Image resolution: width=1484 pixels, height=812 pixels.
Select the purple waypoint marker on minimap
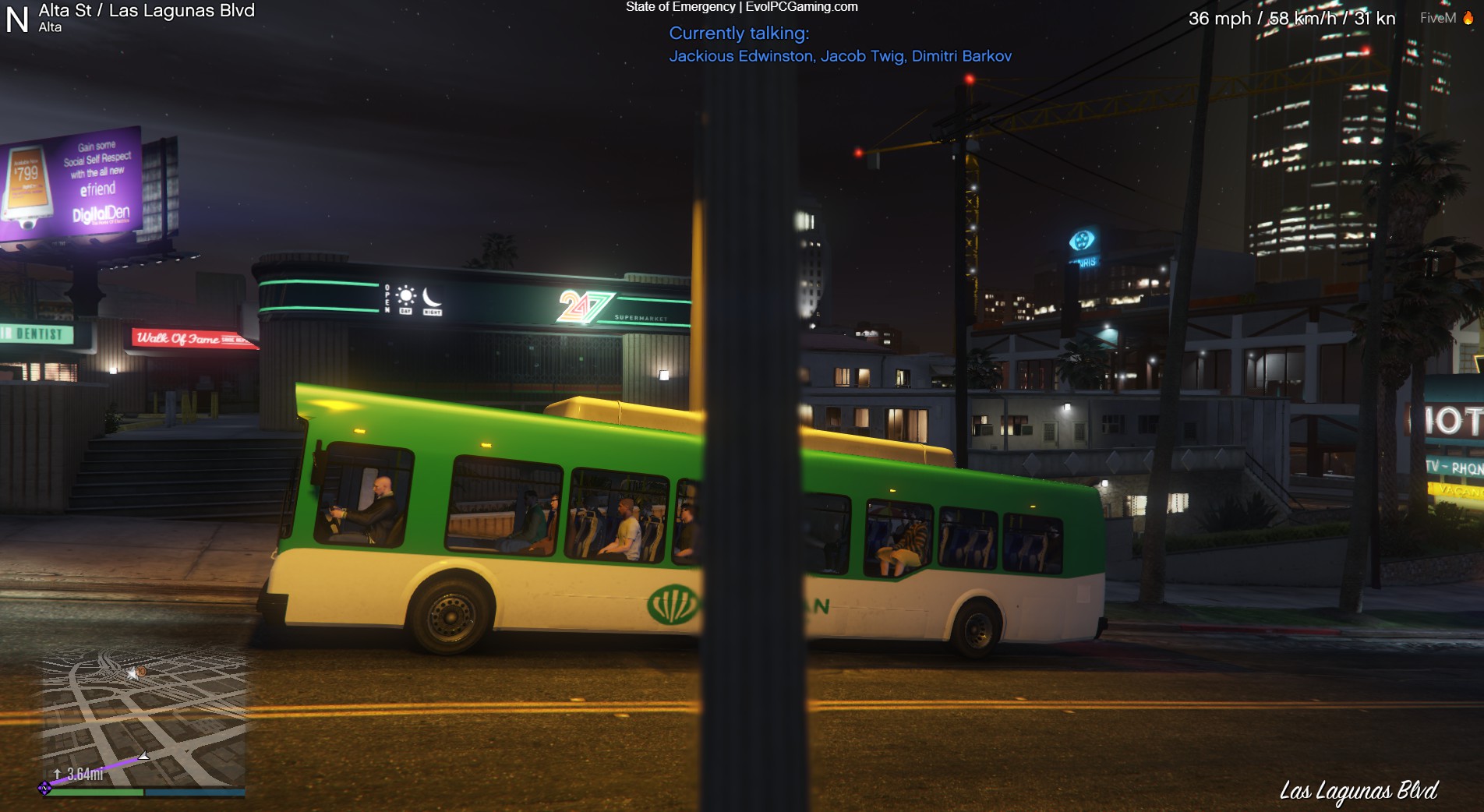pyautogui.click(x=44, y=788)
